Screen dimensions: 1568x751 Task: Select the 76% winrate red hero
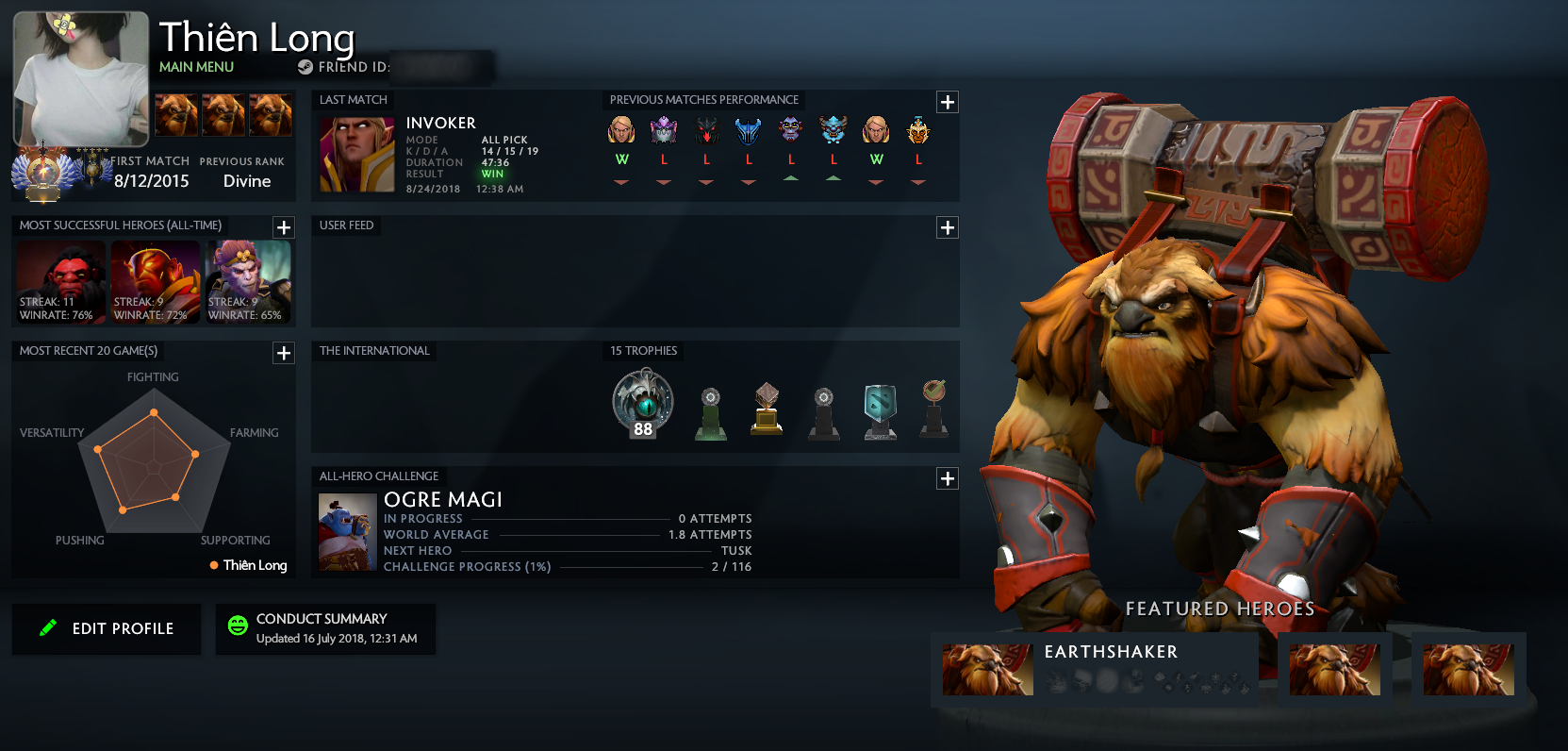pos(61,281)
